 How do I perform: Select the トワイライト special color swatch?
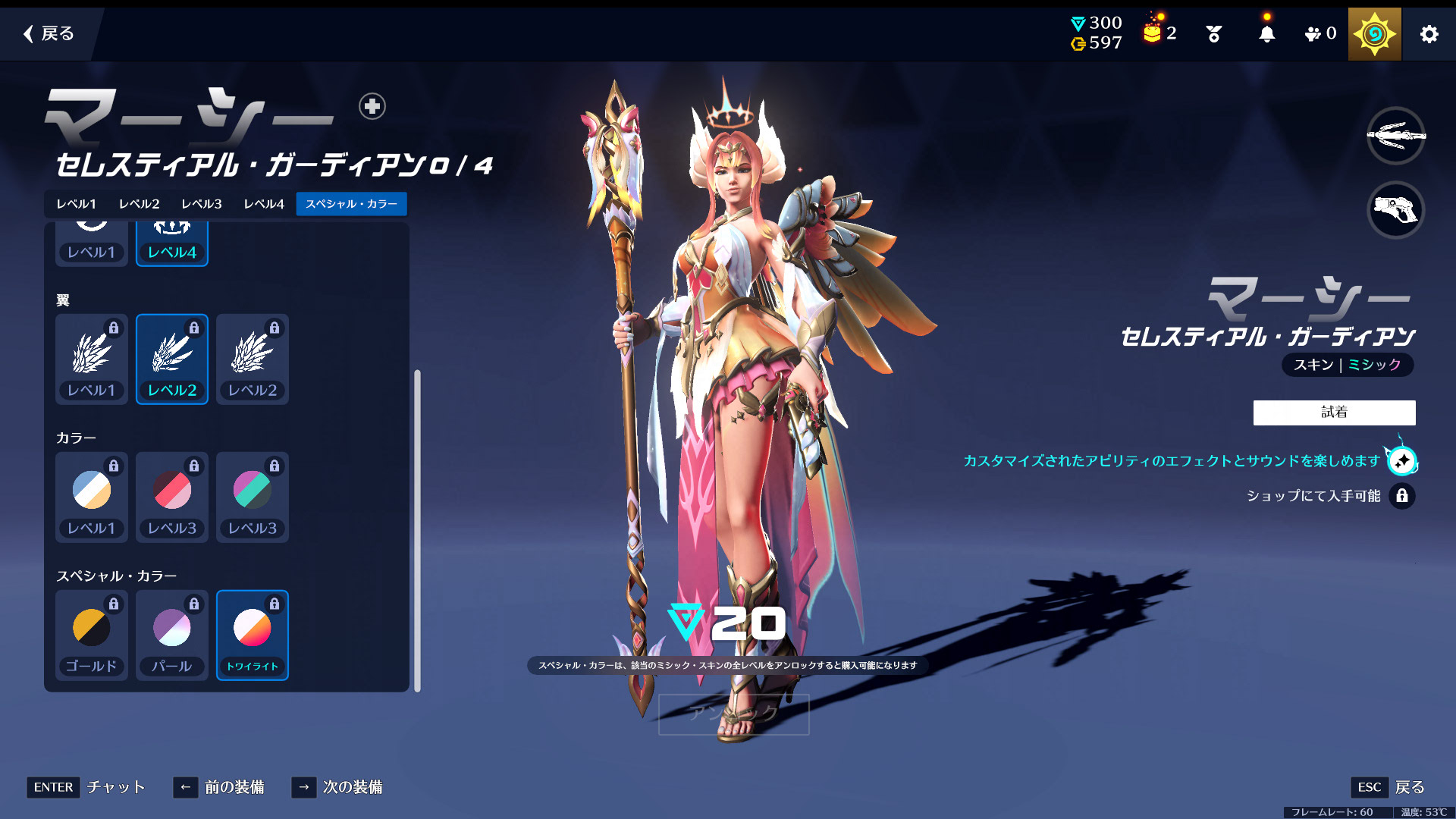tap(253, 635)
